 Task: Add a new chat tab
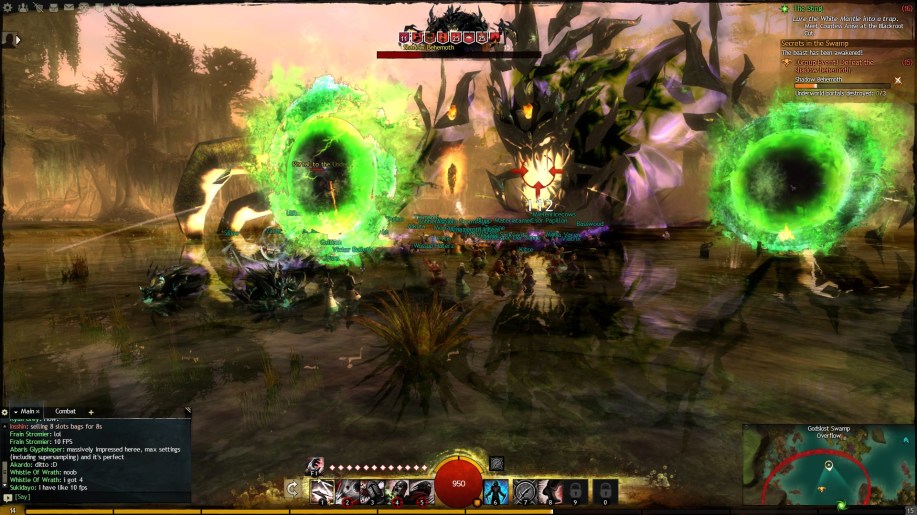click(x=91, y=411)
